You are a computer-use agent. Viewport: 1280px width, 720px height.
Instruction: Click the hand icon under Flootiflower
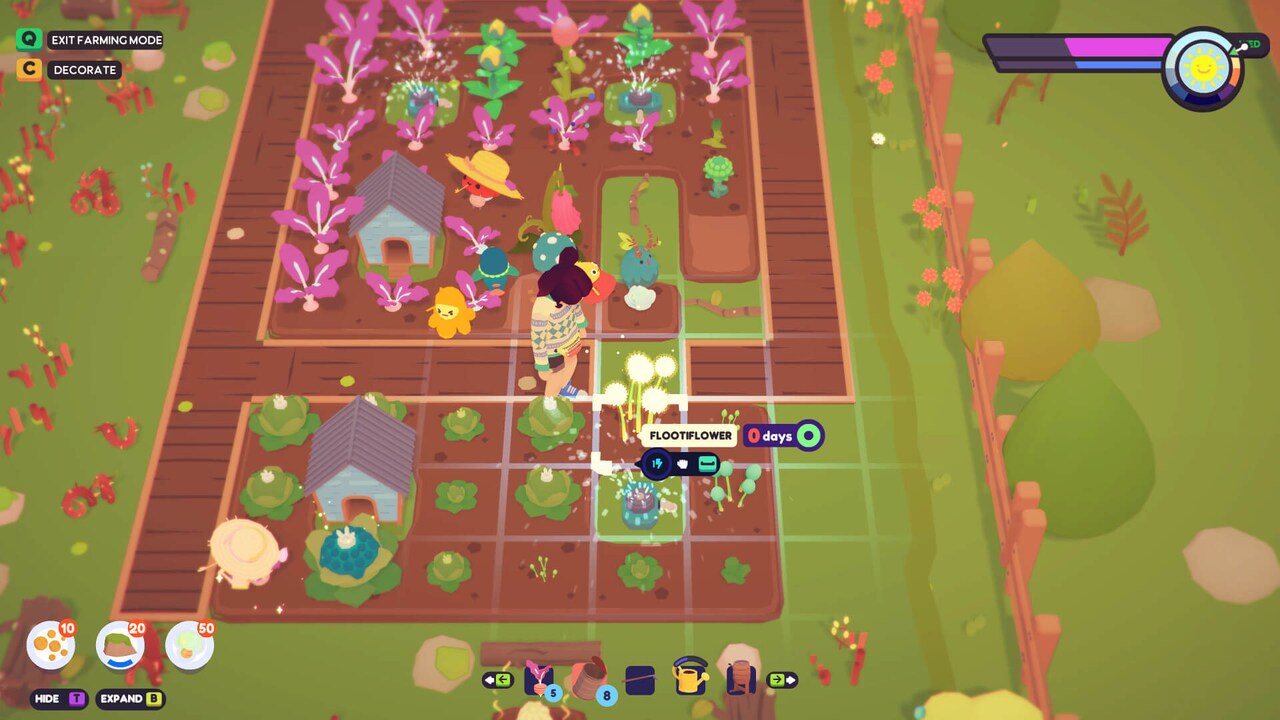pyautogui.click(x=682, y=464)
